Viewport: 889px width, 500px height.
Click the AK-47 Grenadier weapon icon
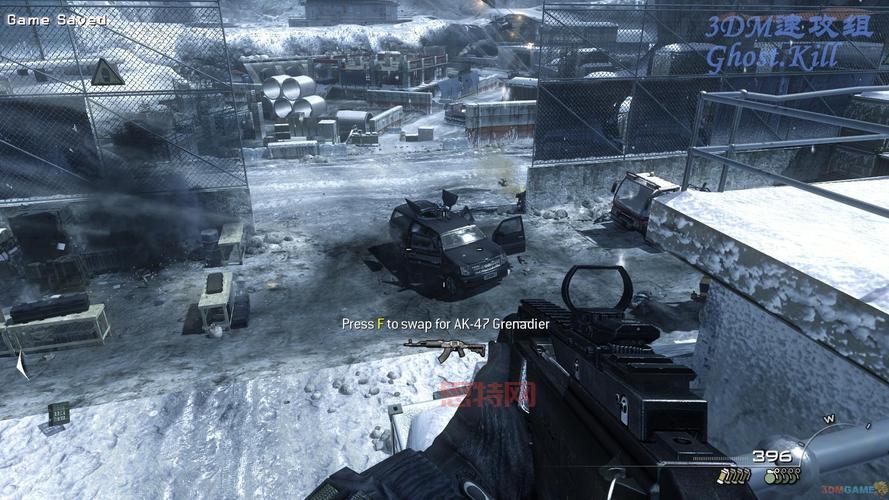coord(445,348)
